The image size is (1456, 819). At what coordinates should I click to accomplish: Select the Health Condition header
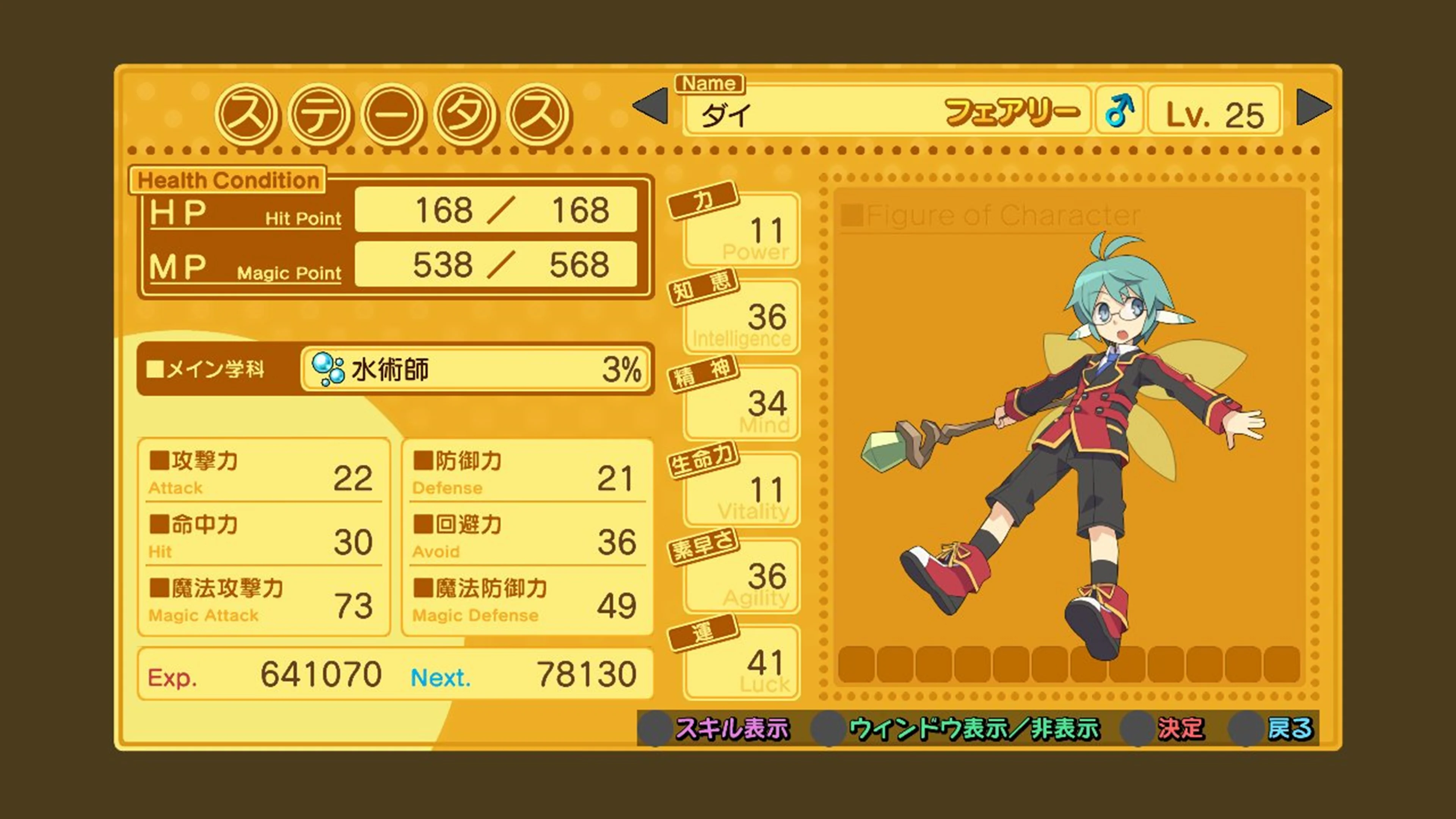(x=228, y=180)
